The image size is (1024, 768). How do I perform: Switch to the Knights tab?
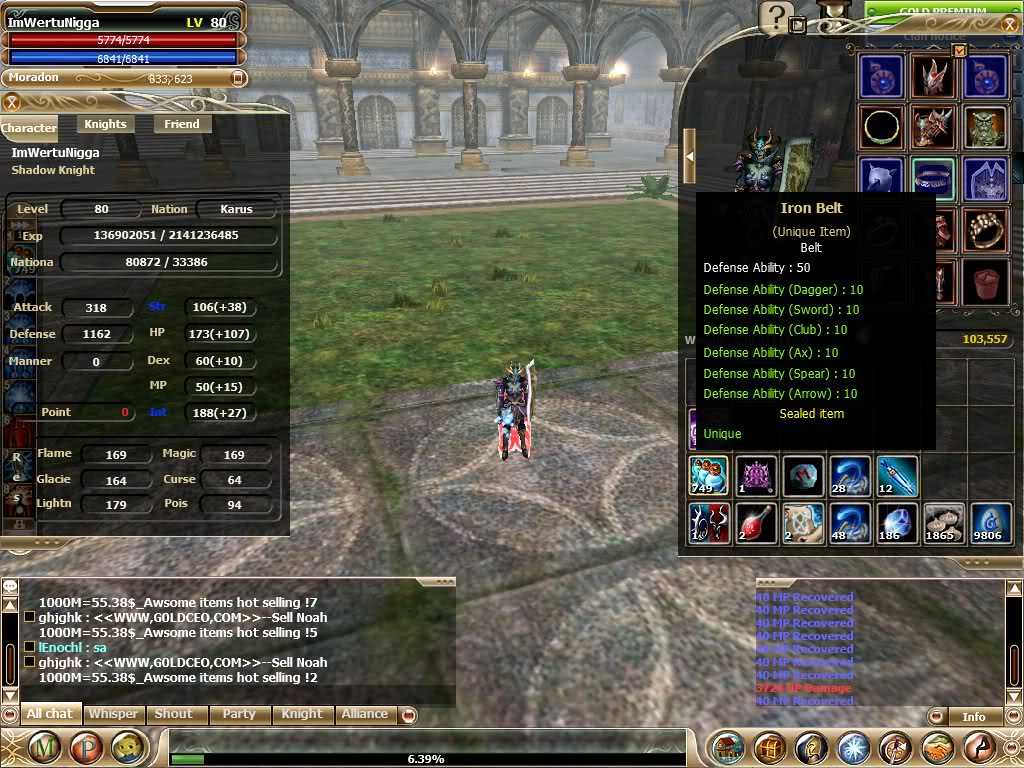click(x=105, y=124)
